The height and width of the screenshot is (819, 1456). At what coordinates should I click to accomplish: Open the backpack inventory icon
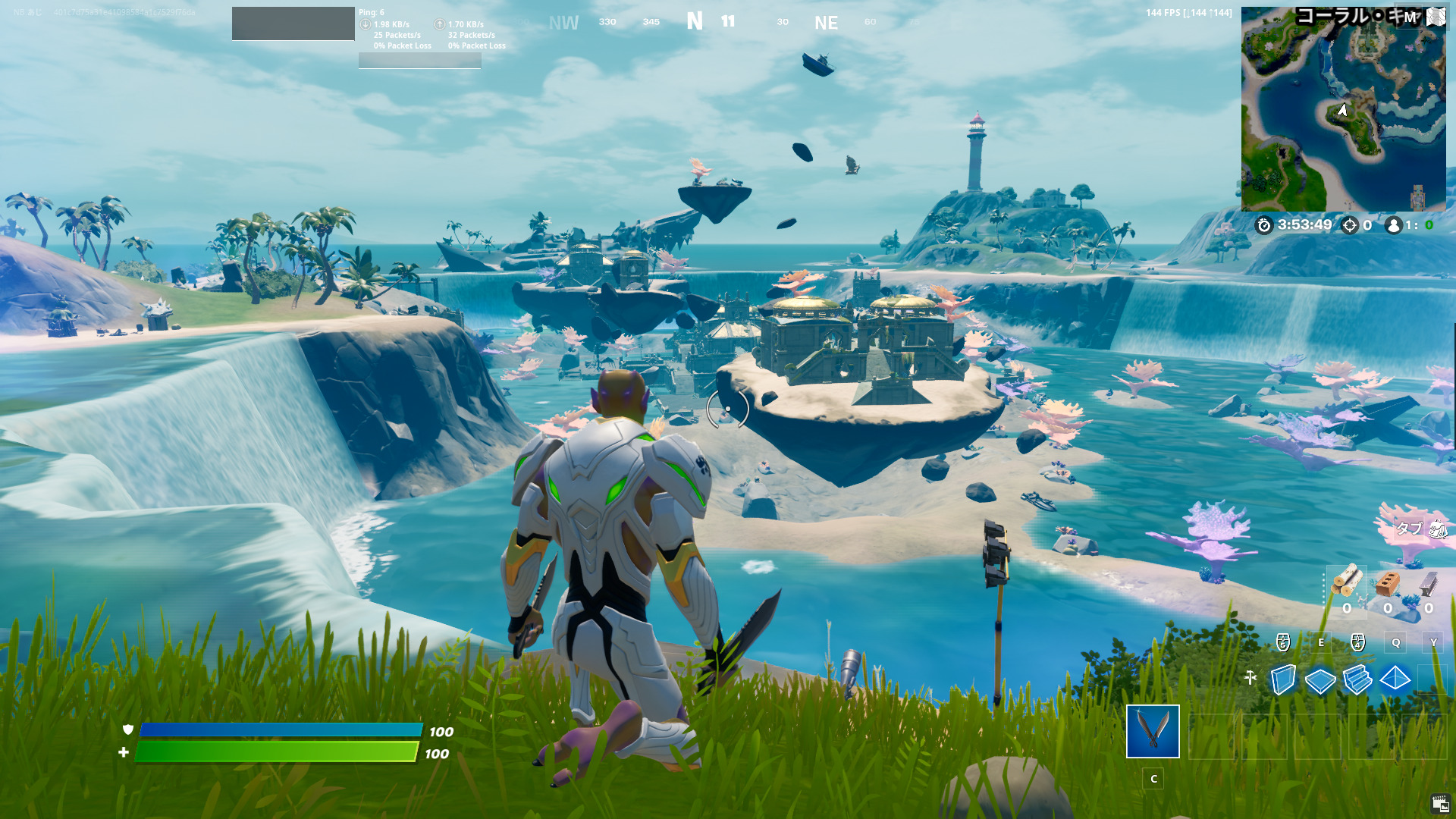1438,529
